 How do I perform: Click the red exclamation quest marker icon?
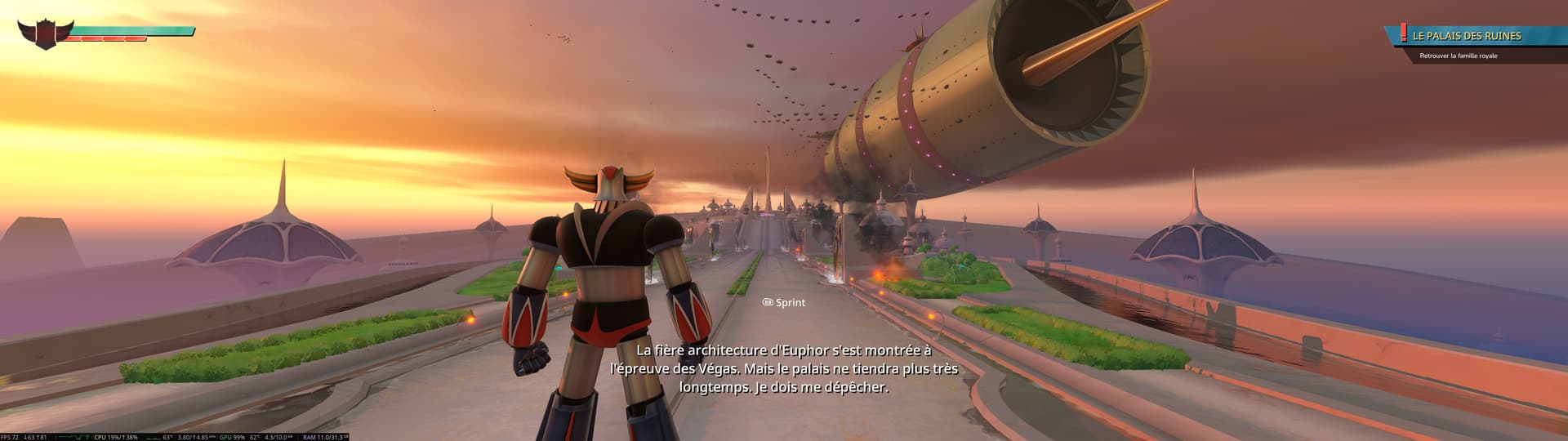[x=1403, y=33]
